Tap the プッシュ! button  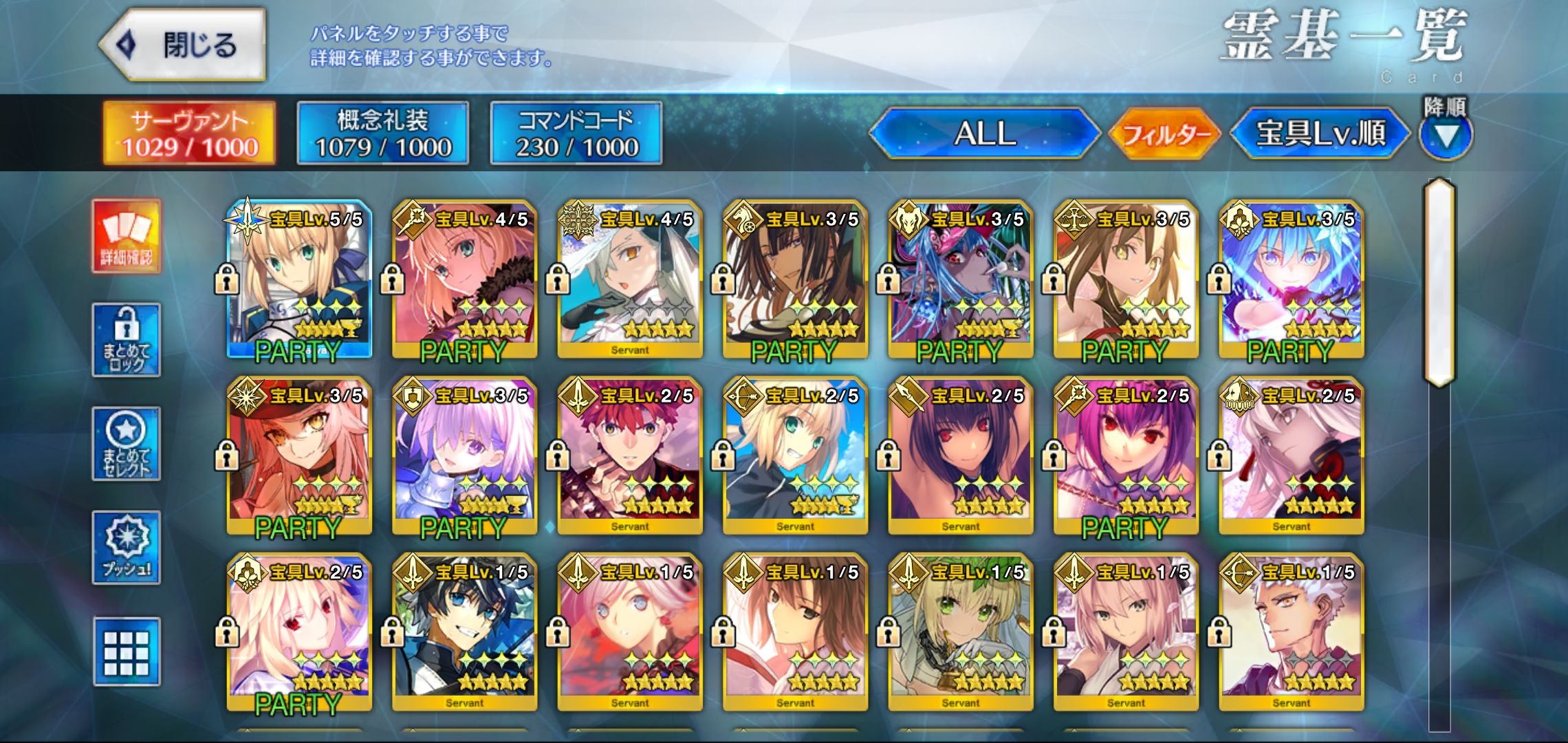coord(127,548)
